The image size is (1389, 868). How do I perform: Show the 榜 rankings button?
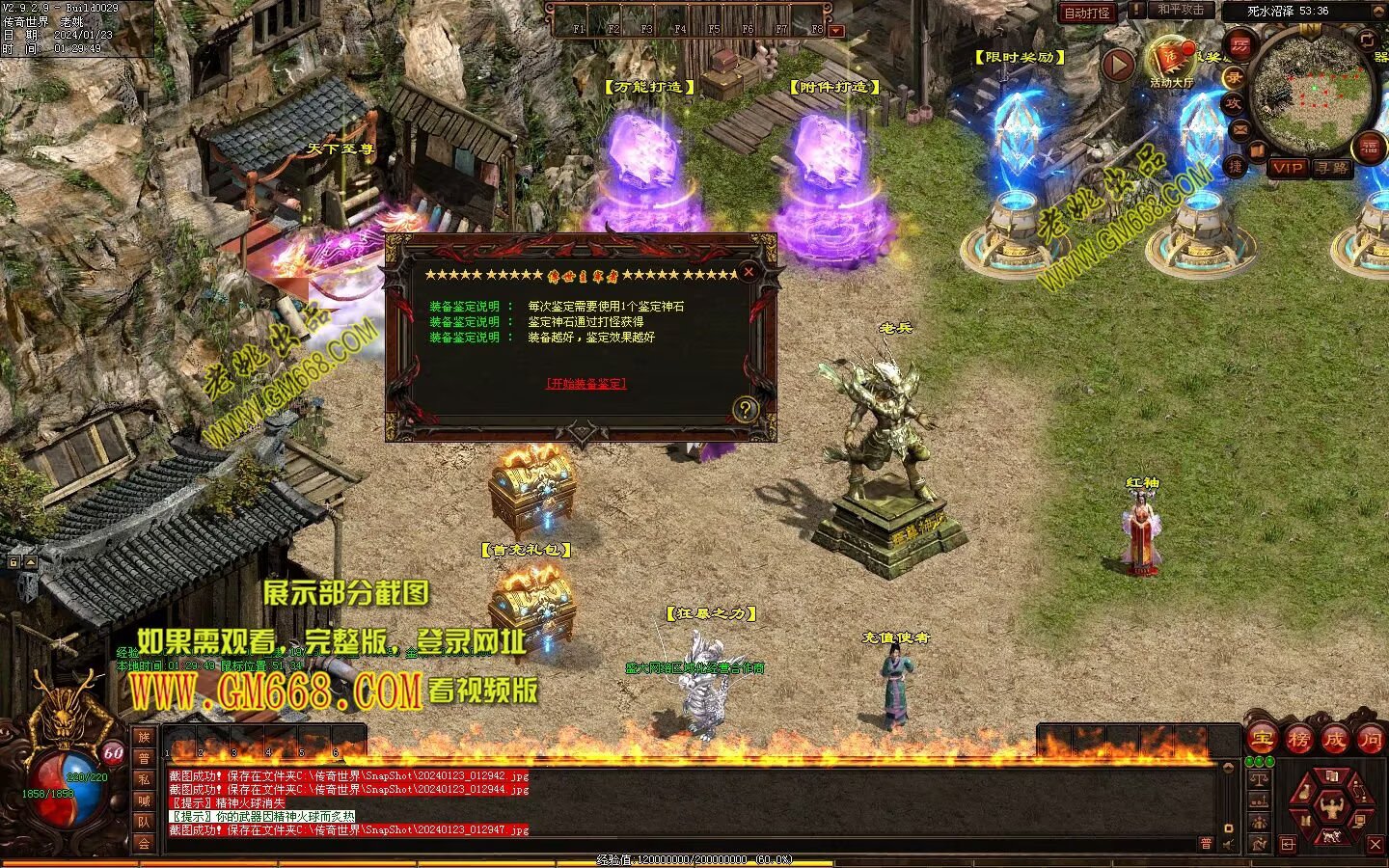point(1298,739)
